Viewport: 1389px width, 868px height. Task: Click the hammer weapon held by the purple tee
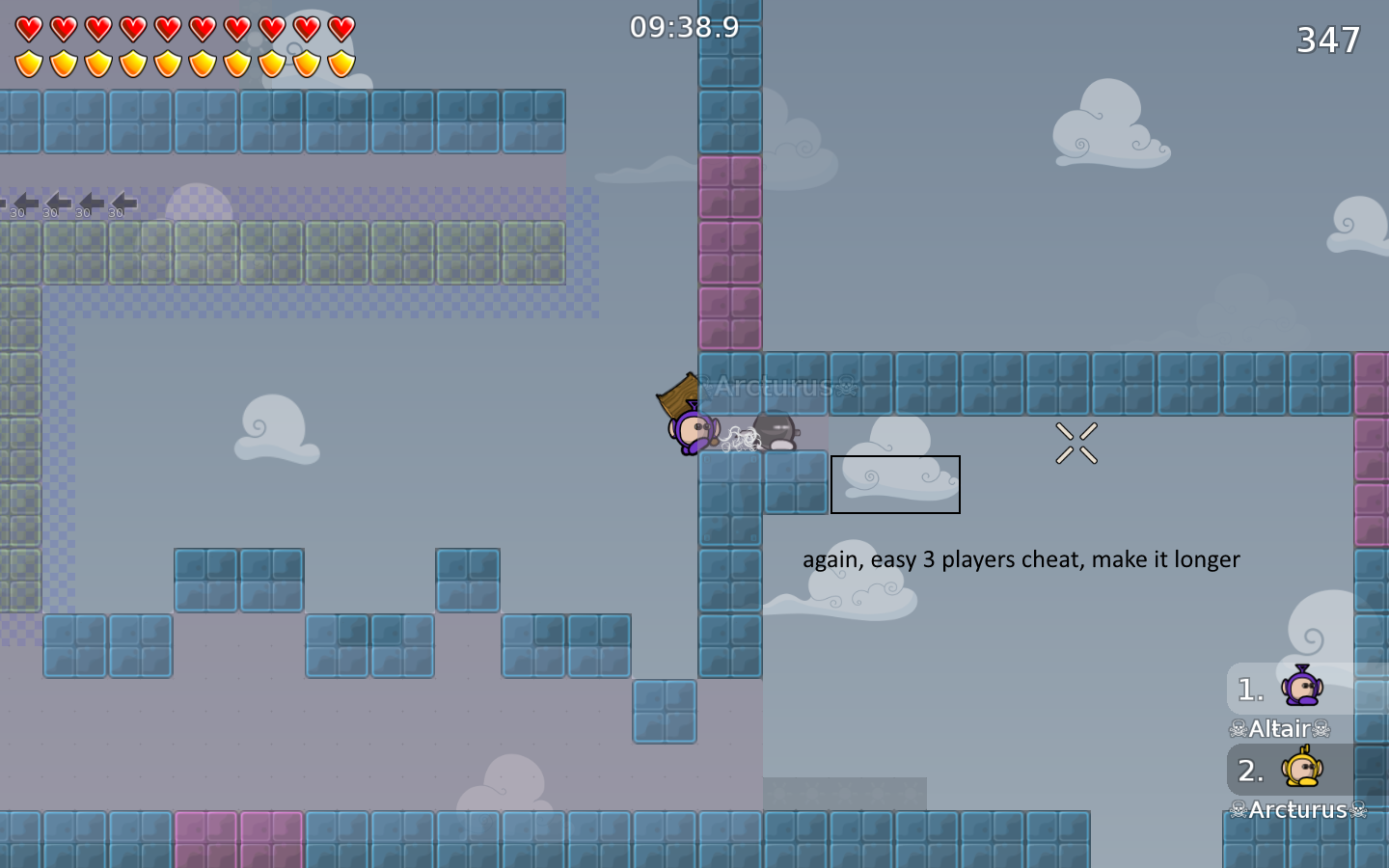point(675,393)
